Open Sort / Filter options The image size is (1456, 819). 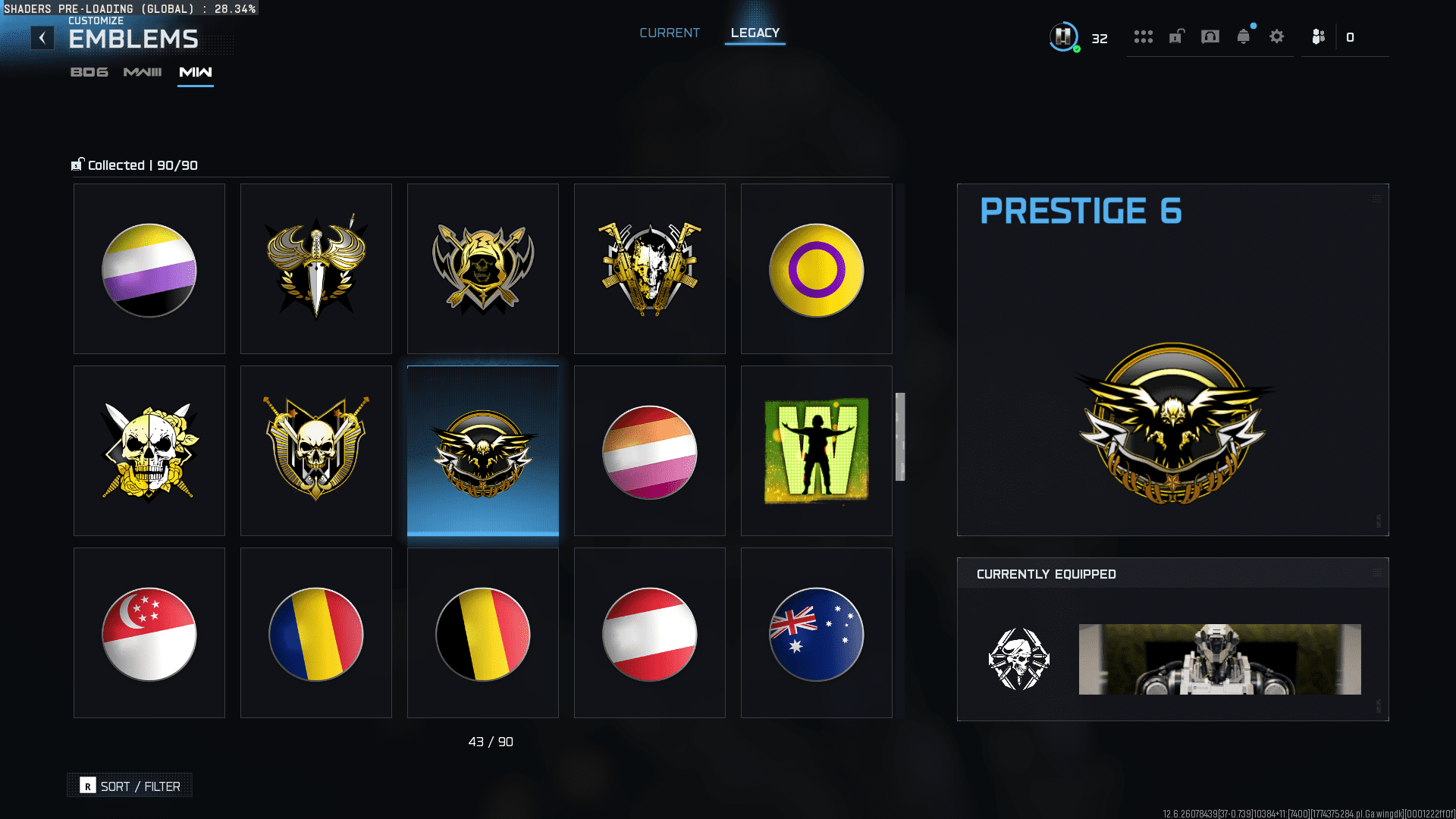[130, 786]
